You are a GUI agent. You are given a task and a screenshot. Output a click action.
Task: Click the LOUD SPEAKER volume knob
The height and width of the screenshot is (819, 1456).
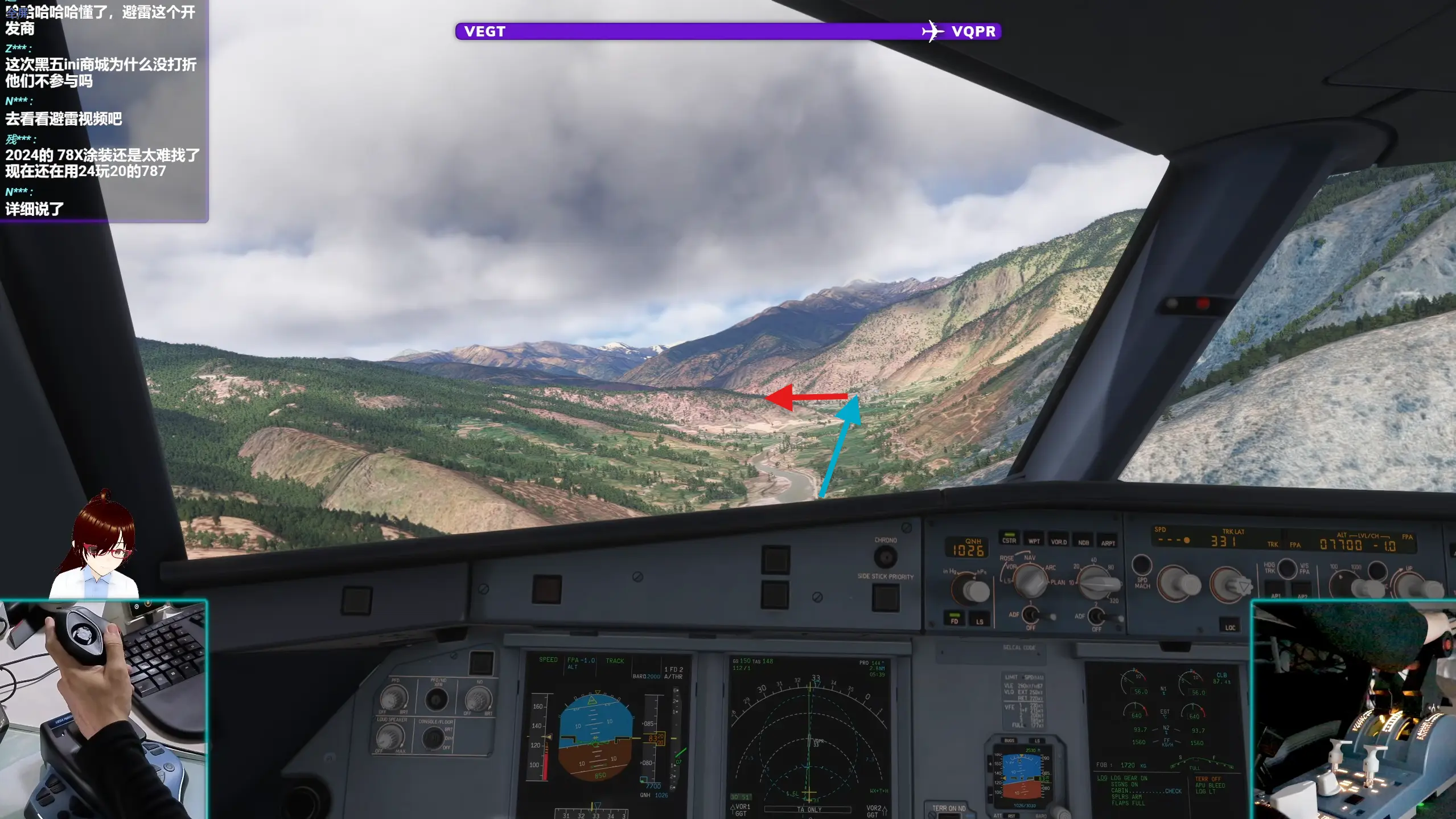pyautogui.click(x=392, y=737)
